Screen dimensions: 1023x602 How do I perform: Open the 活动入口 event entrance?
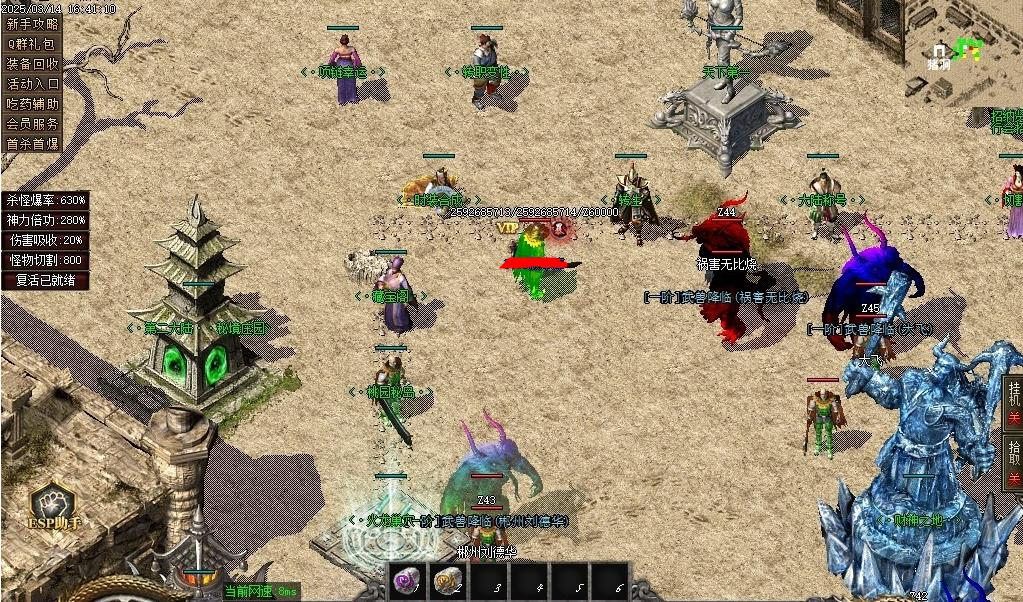(x=32, y=83)
